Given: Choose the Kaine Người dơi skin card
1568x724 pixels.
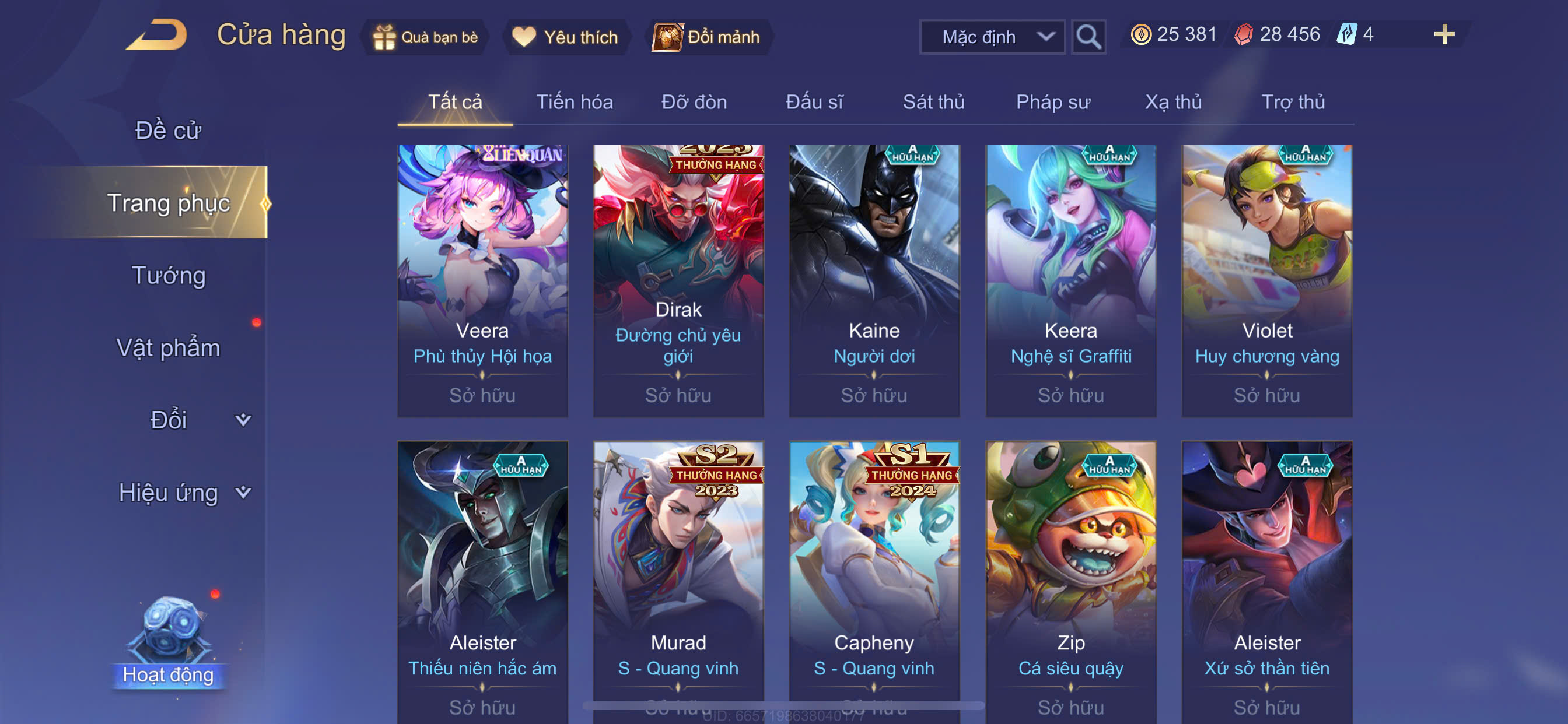Looking at the screenshot, I should [874, 280].
